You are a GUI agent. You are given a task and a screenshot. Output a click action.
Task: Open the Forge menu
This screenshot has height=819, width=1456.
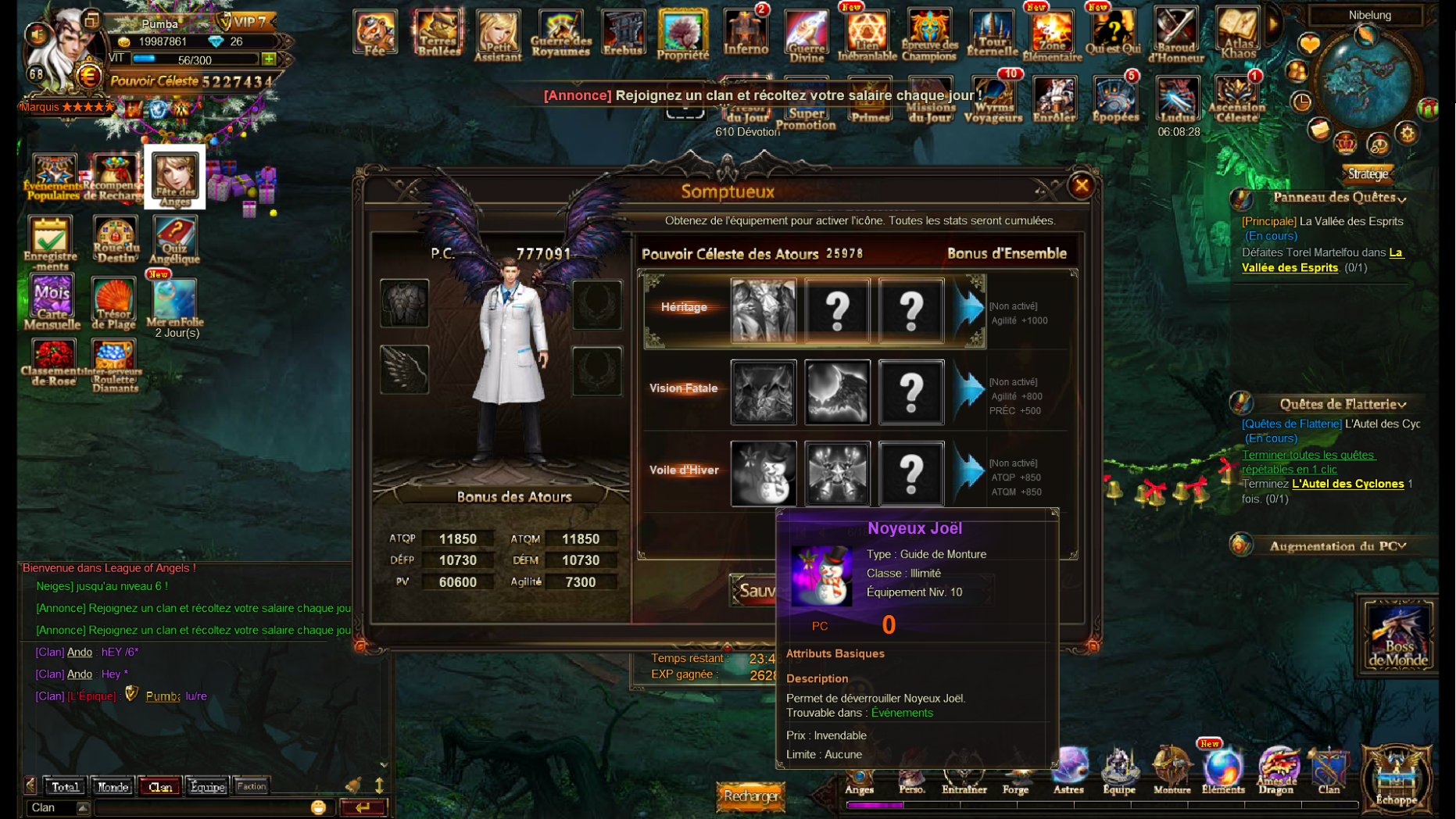[1015, 774]
